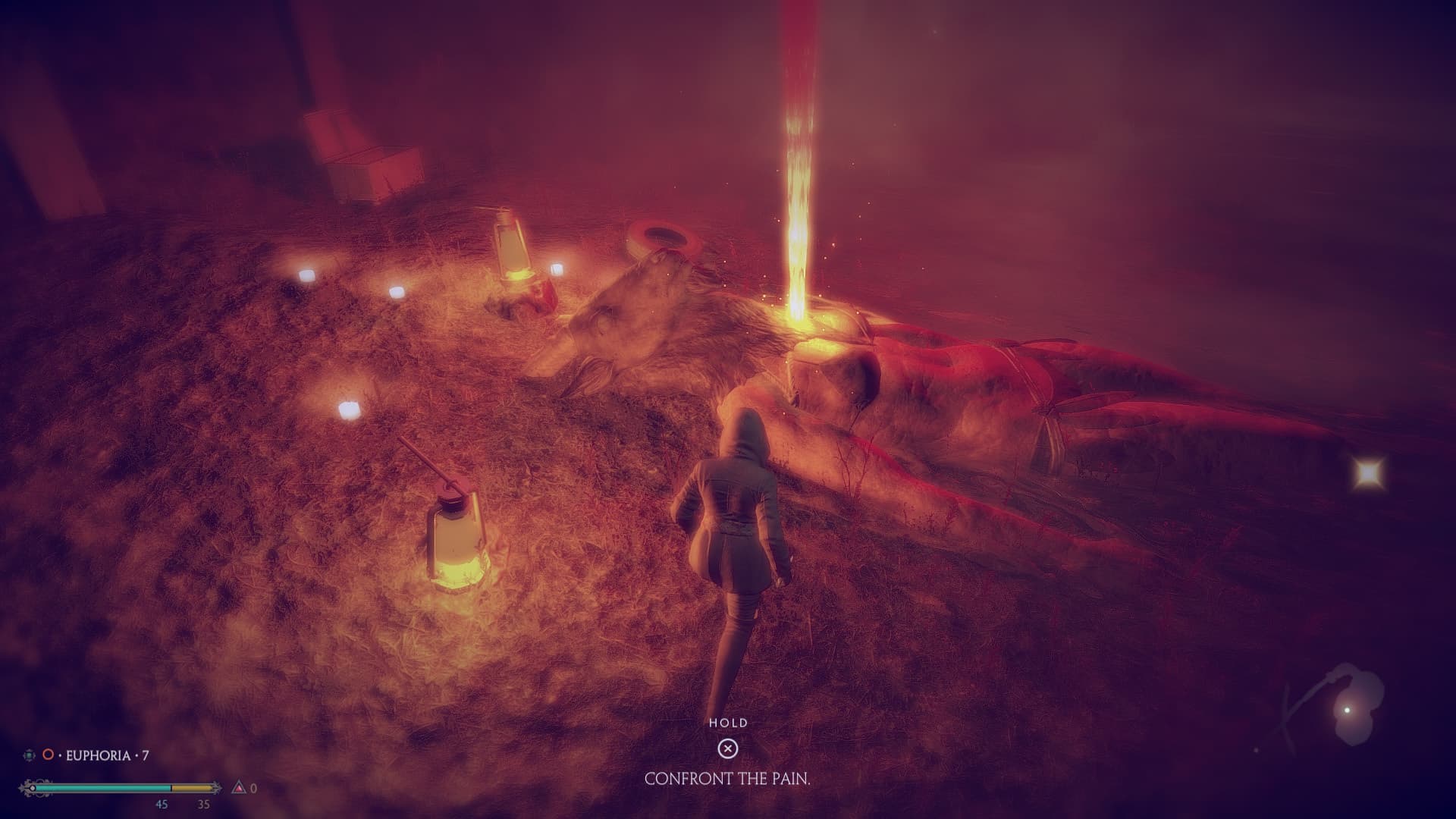Click the EUPHORIA · 7 counter text
Screen dimensions: 1456x819
tap(106, 755)
